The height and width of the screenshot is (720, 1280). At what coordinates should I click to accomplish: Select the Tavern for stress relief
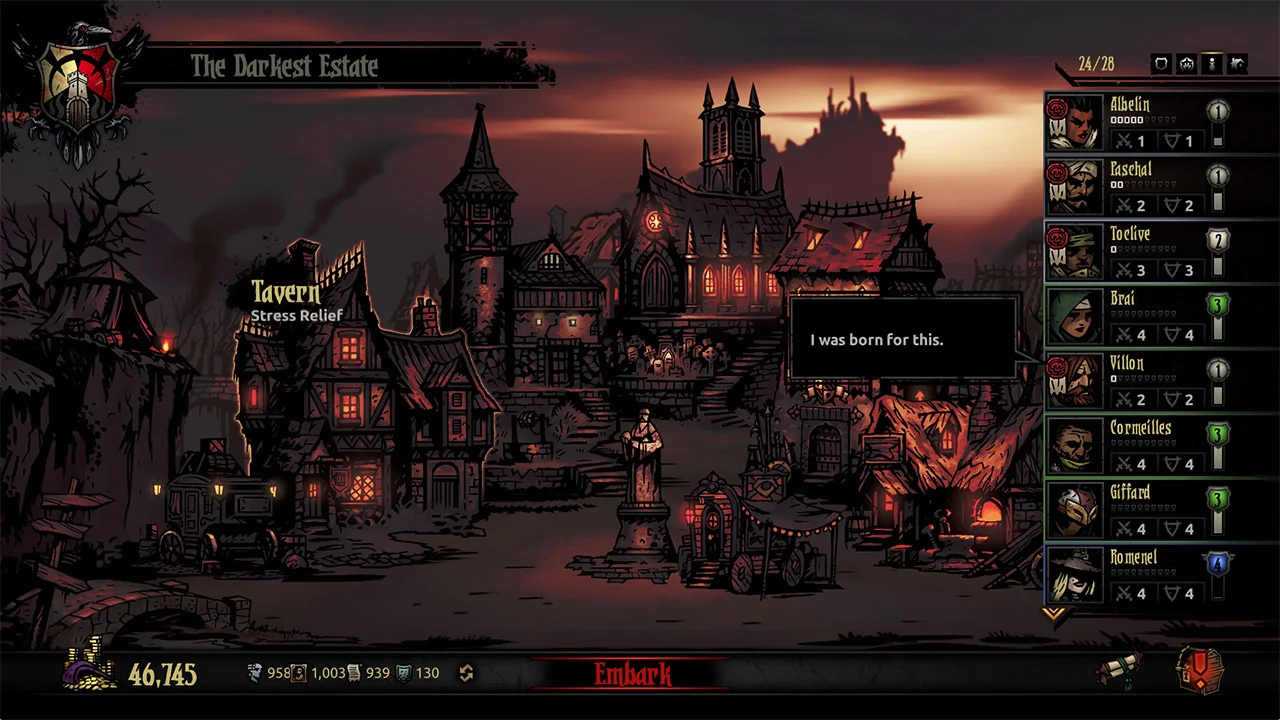coord(286,294)
